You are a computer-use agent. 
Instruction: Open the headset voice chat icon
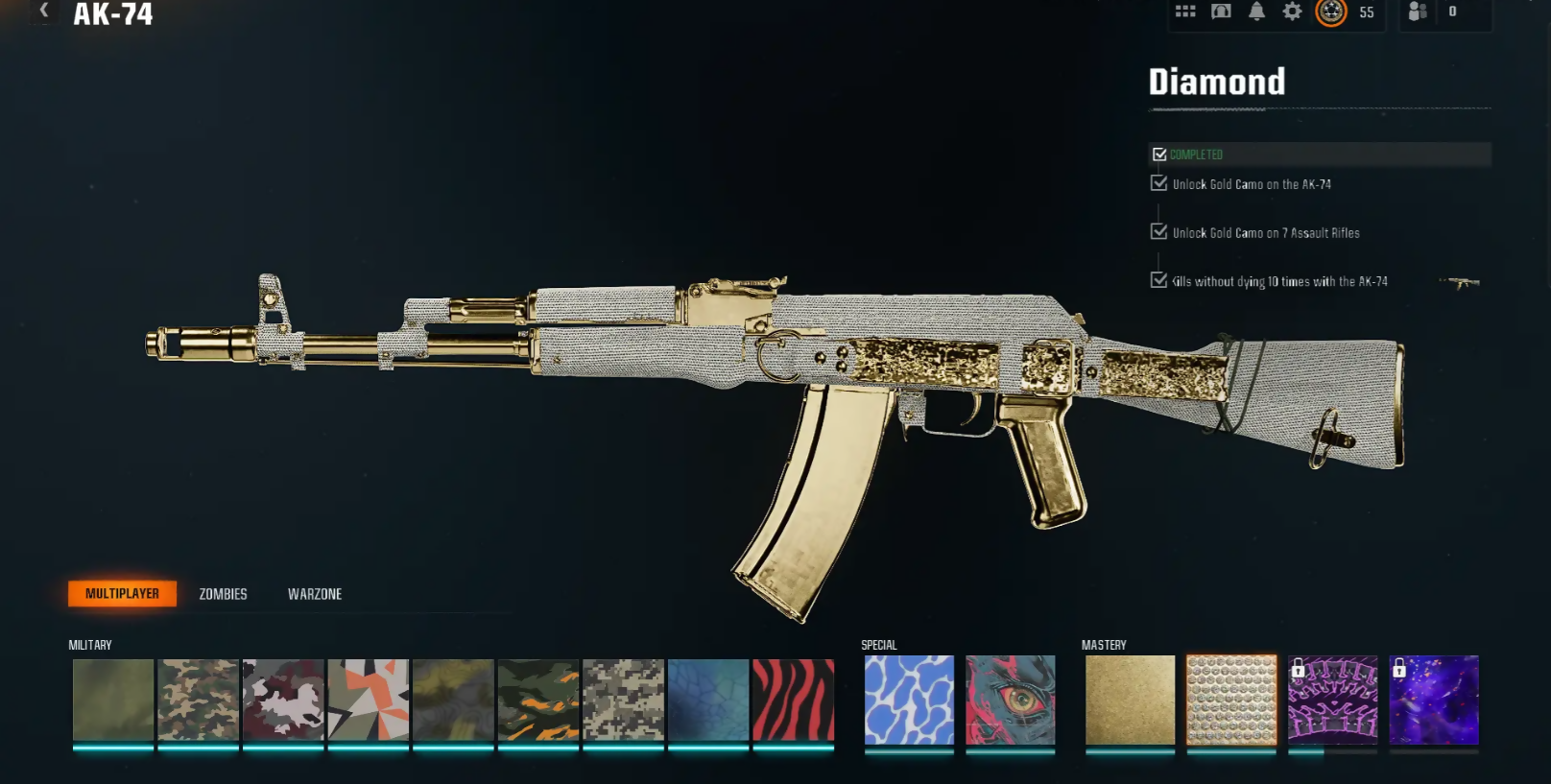(x=1221, y=12)
